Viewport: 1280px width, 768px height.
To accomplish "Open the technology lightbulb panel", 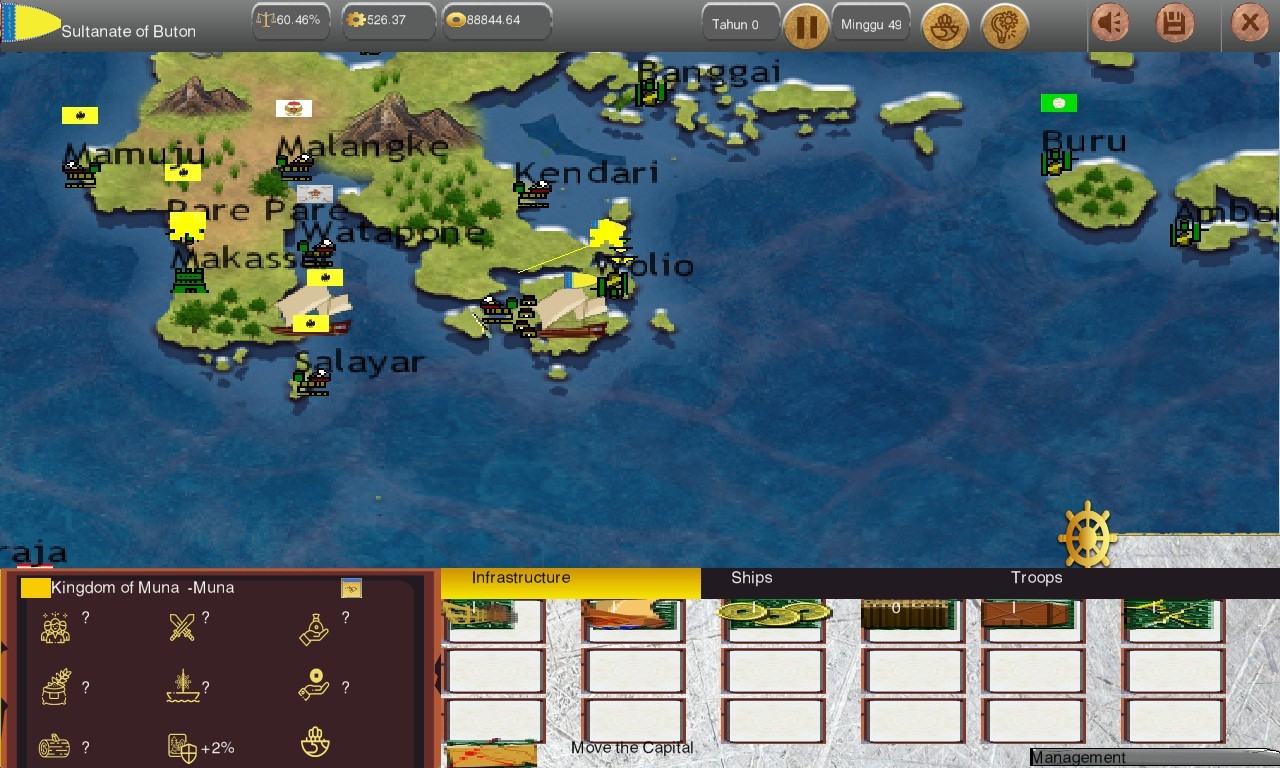I will 1005,27.
